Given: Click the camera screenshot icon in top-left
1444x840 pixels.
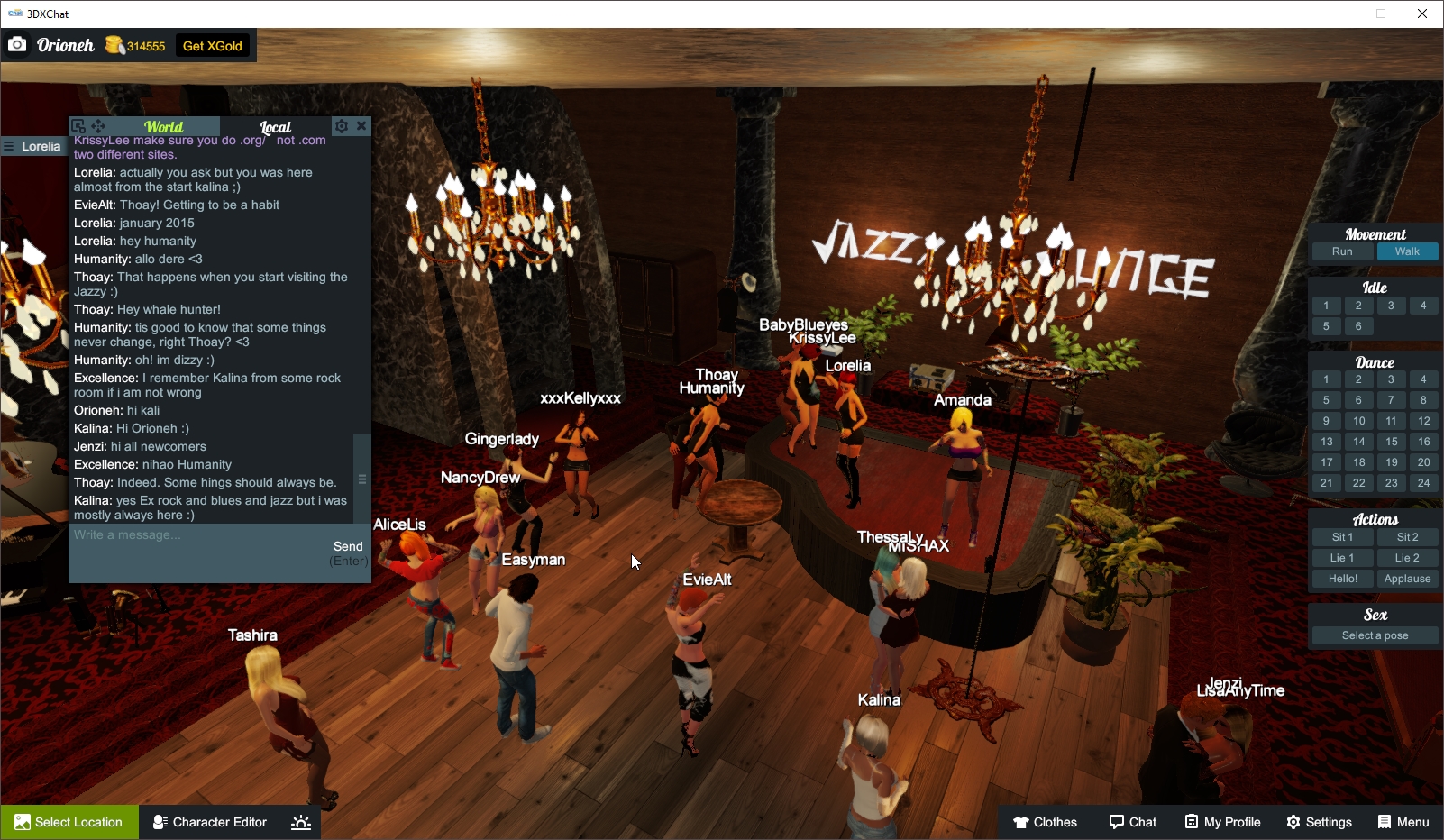Looking at the screenshot, I should [17, 44].
